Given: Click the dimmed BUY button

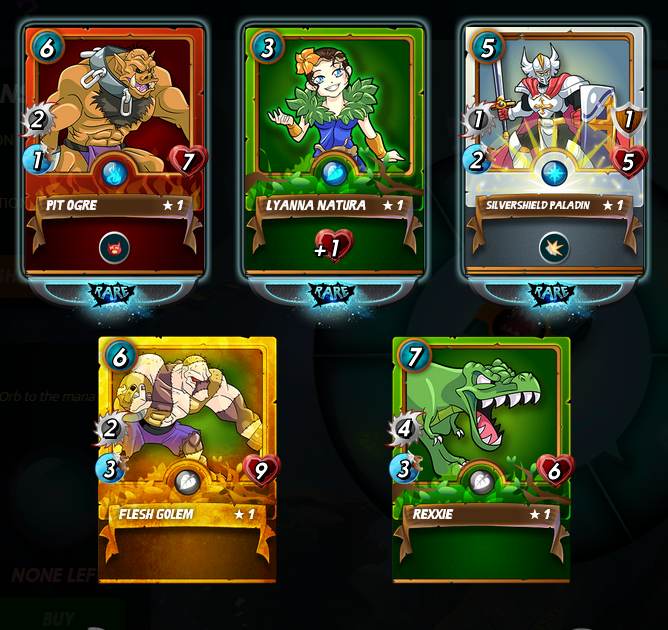Looking at the screenshot, I should point(58,617).
